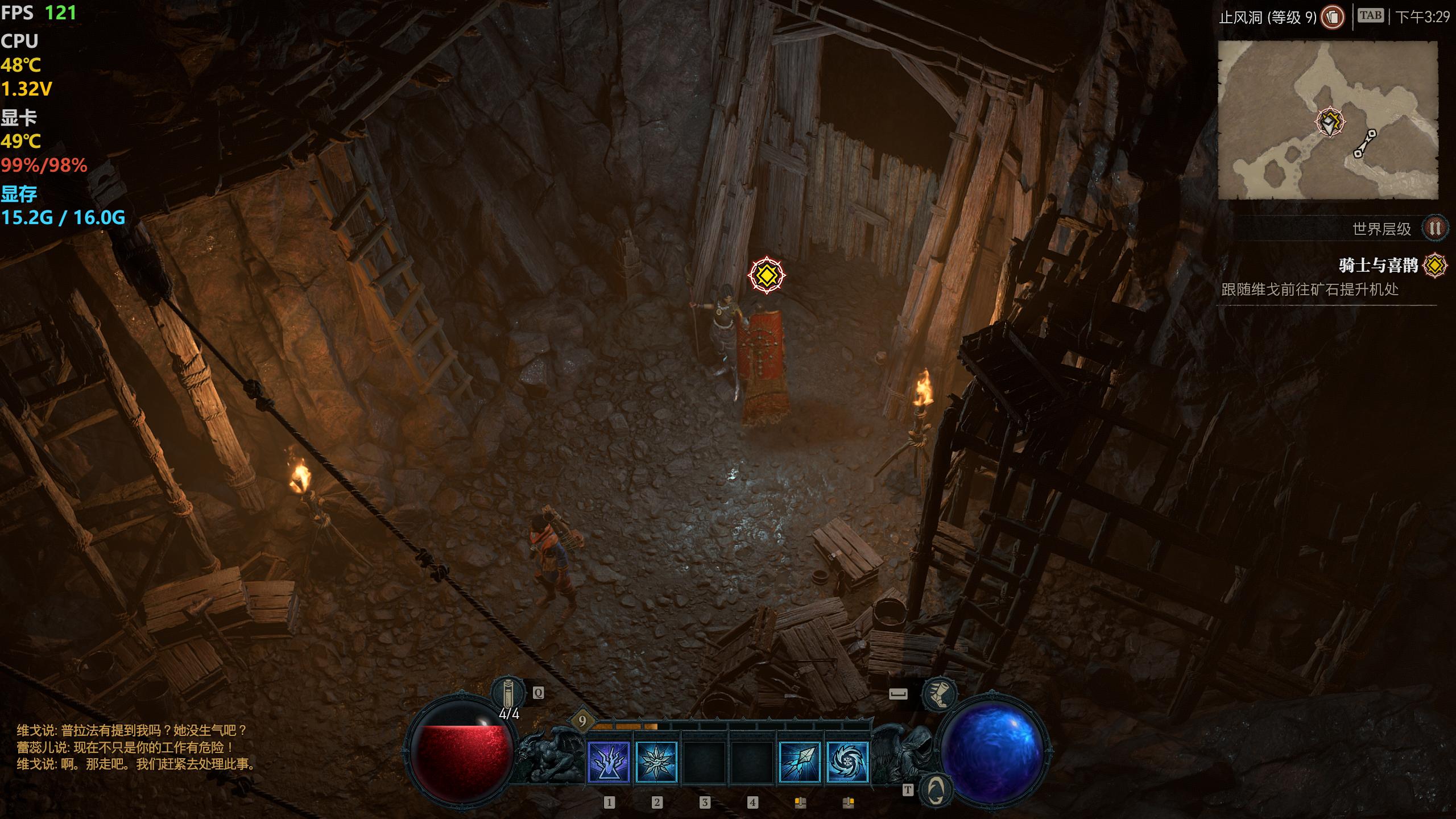Trigger the evade boot ability
1456x819 pixels.
939,694
